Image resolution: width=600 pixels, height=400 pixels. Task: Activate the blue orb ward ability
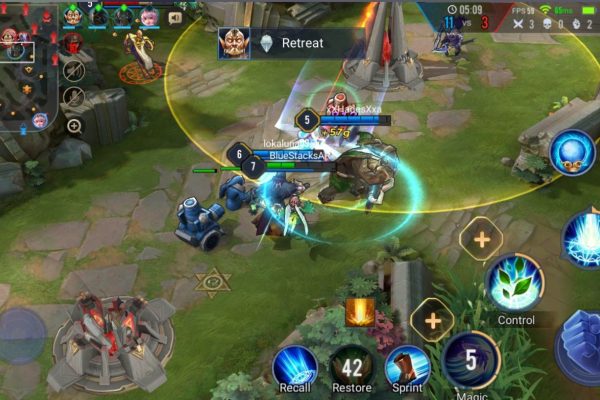pyautogui.click(x=572, y=152)
